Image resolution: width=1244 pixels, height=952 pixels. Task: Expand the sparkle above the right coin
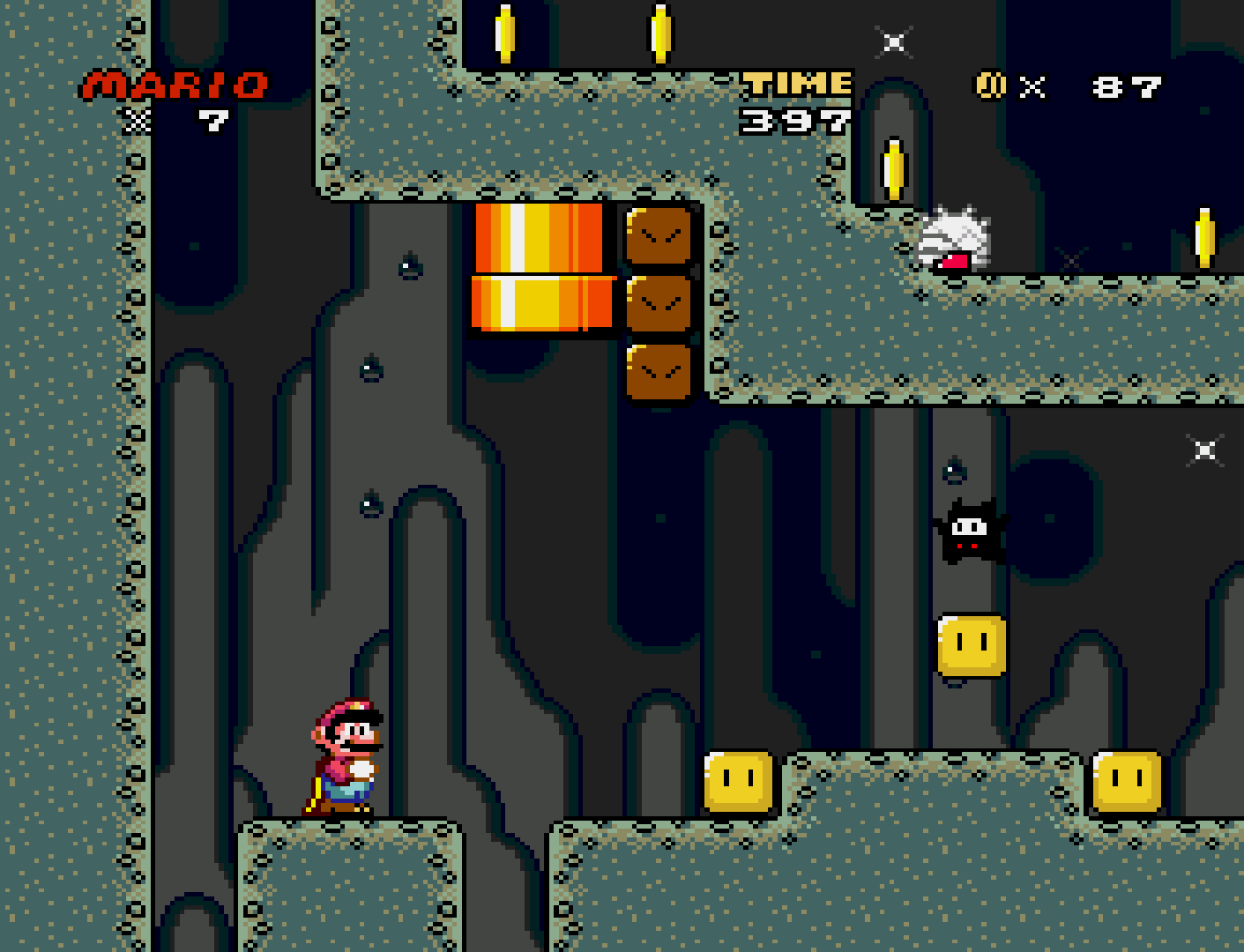(x=1071, y=260)
